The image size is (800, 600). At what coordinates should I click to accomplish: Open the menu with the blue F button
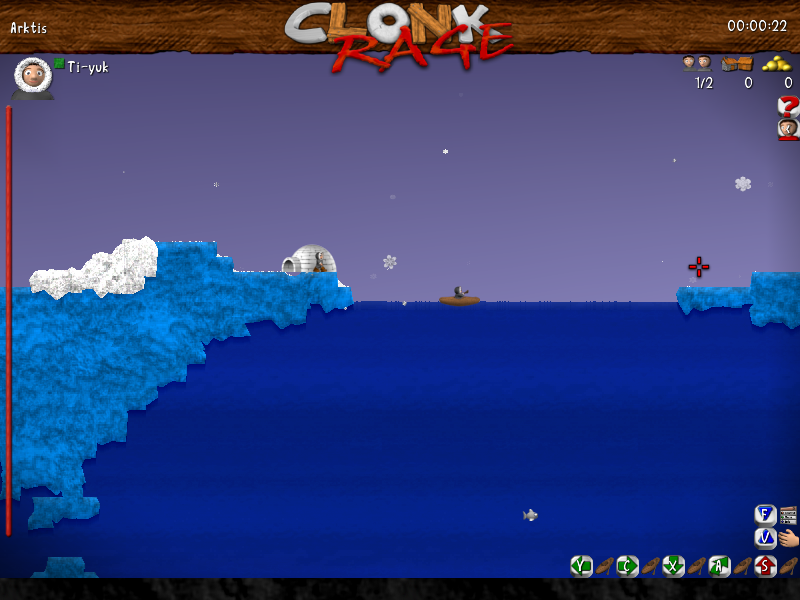point(766,515)
